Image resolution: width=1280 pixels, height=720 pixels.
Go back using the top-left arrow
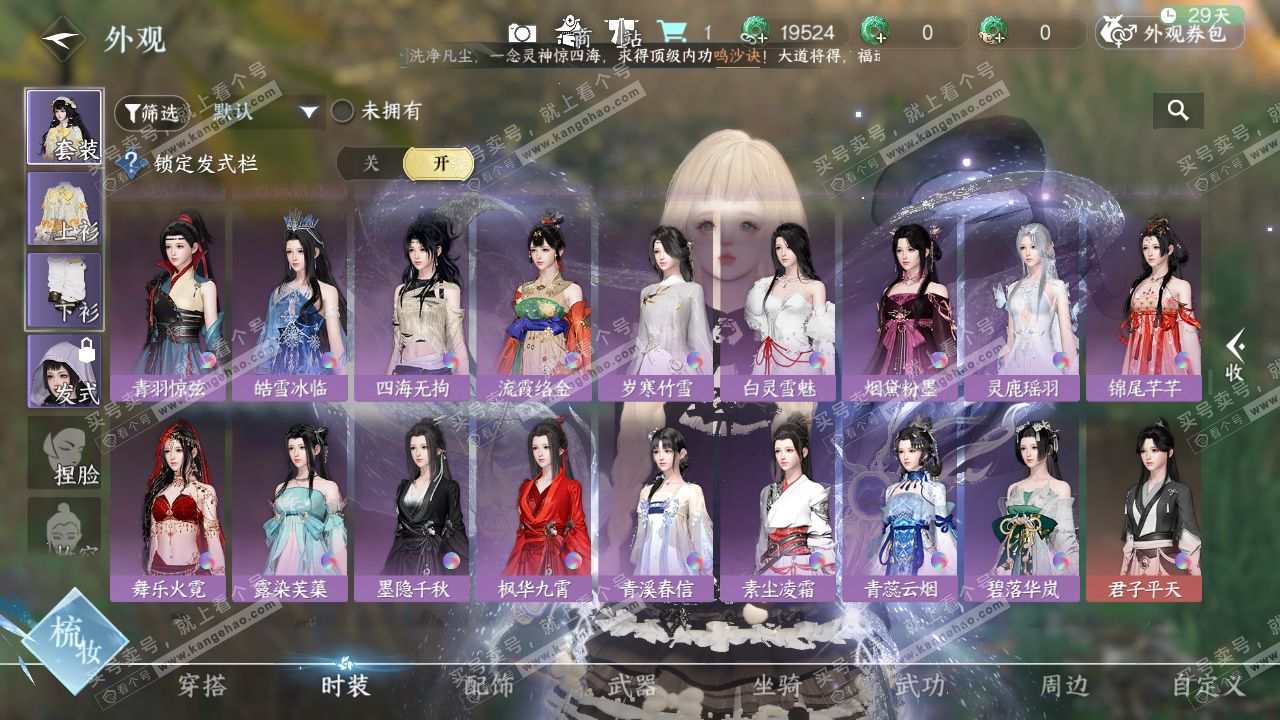click(x=62, y=39)
